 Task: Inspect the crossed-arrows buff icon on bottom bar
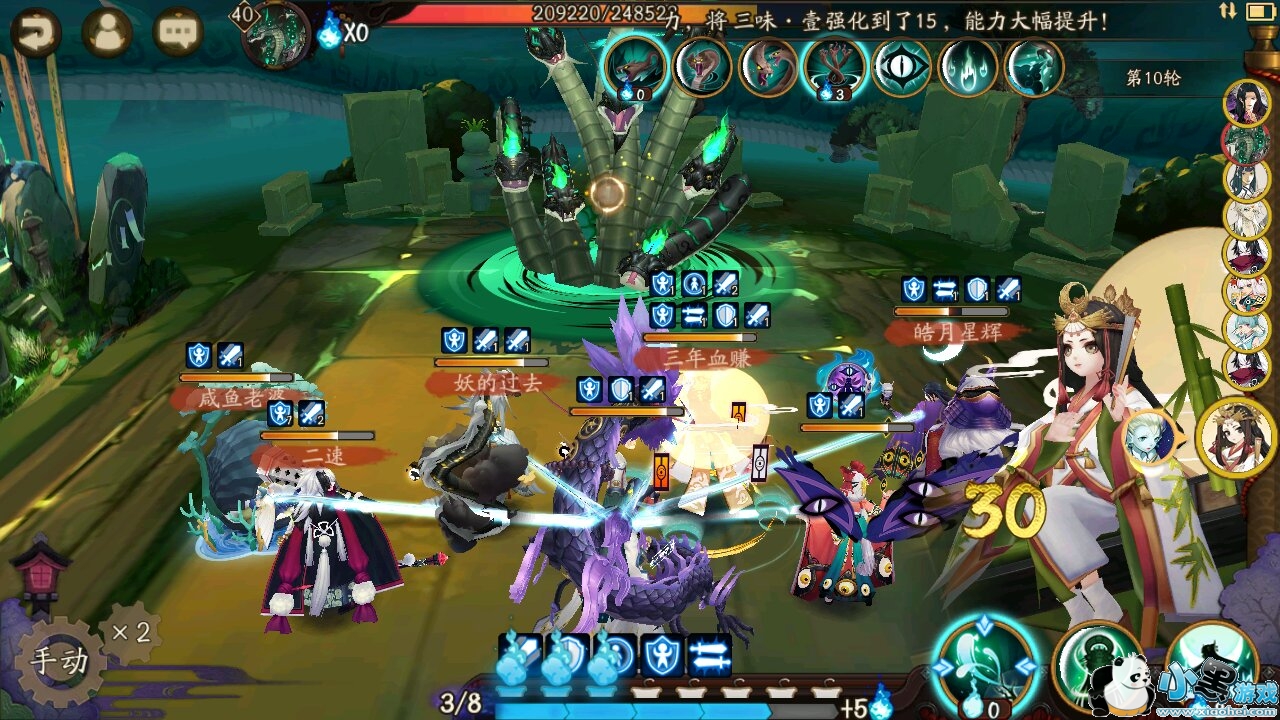point(709,655)
